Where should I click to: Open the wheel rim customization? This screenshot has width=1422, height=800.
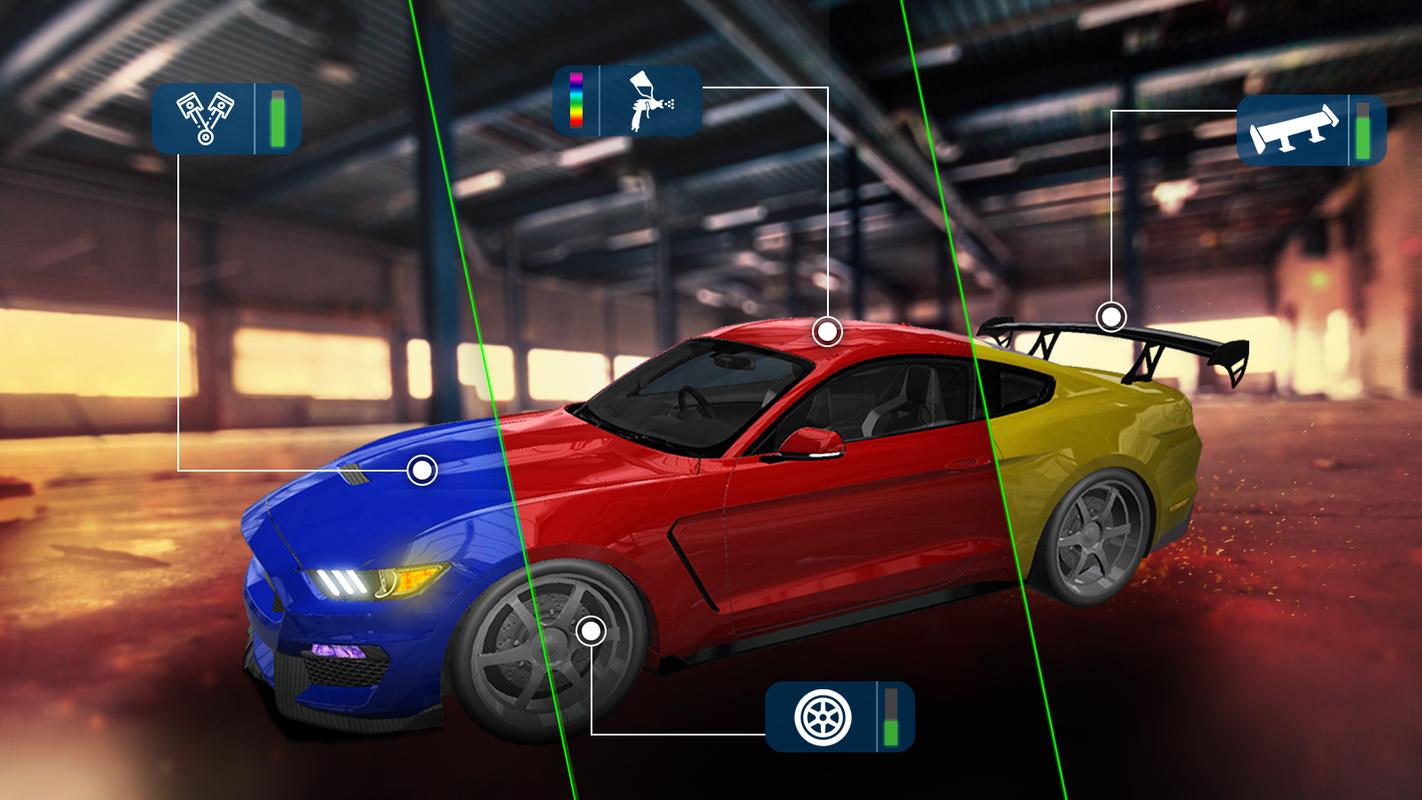click(x=822, y=716)
